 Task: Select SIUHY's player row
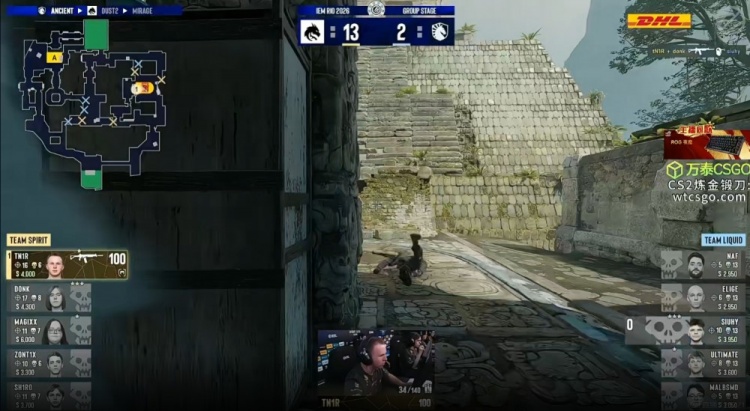pos(700,330)
